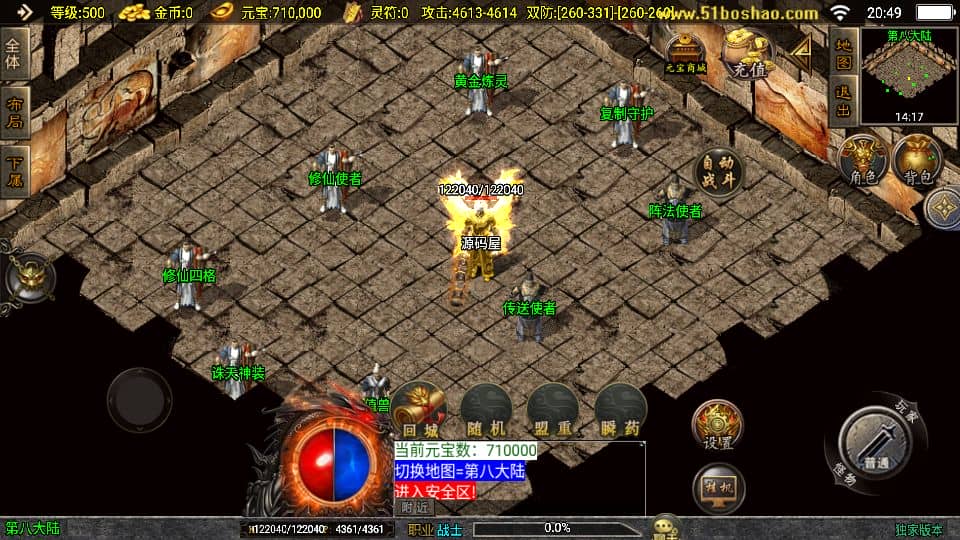
Task: Activate the 随机 random teleport slot
Action: (486, 408)
